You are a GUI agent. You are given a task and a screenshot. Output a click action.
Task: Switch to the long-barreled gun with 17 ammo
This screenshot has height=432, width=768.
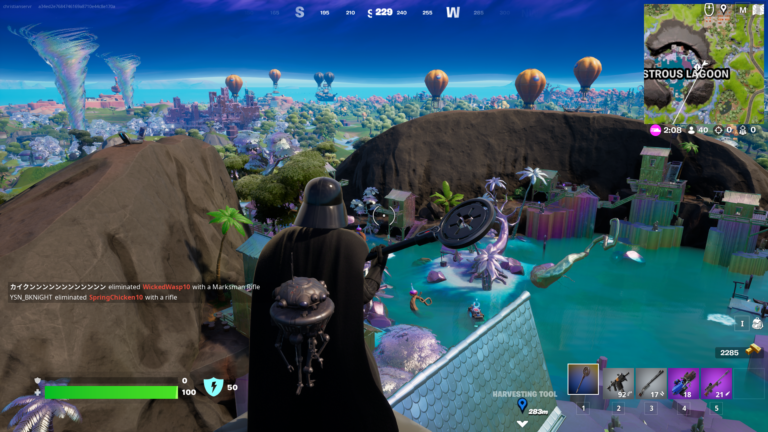coord(650,383)
